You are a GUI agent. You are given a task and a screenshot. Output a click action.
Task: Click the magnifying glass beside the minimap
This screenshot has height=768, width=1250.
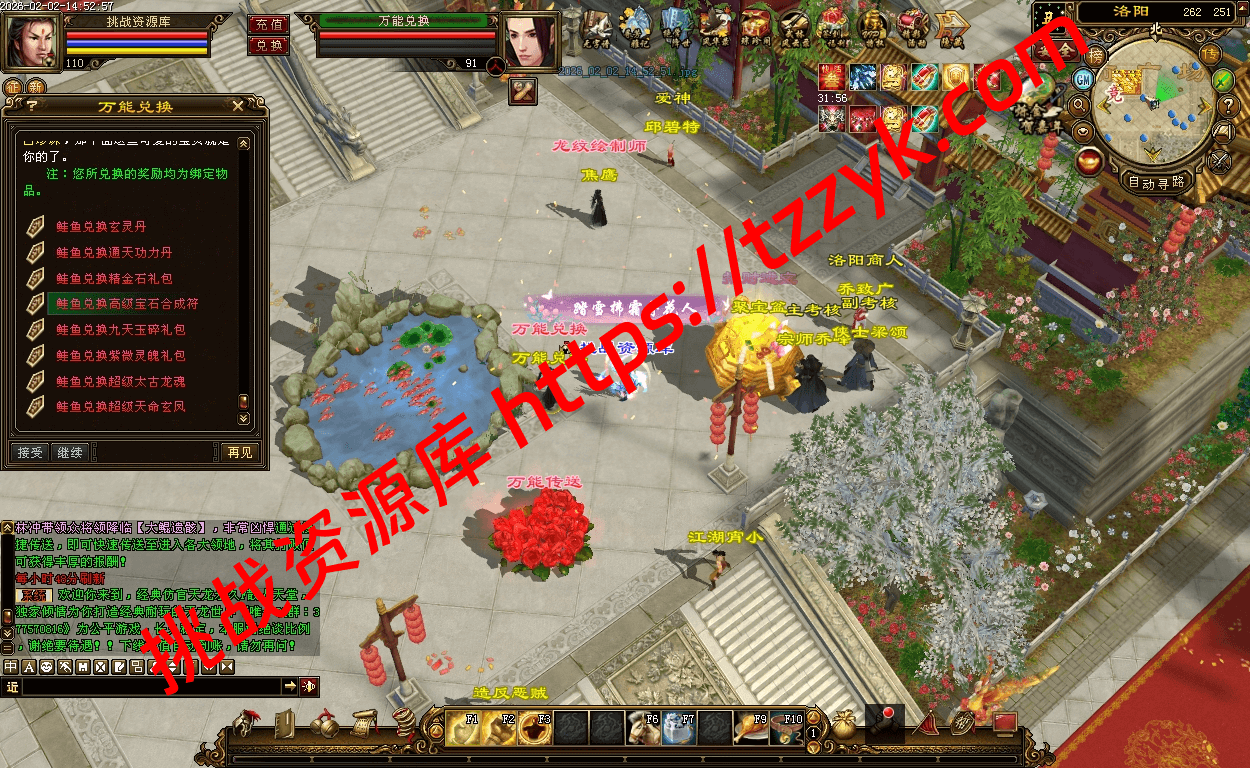click(x=1079, y=104)
